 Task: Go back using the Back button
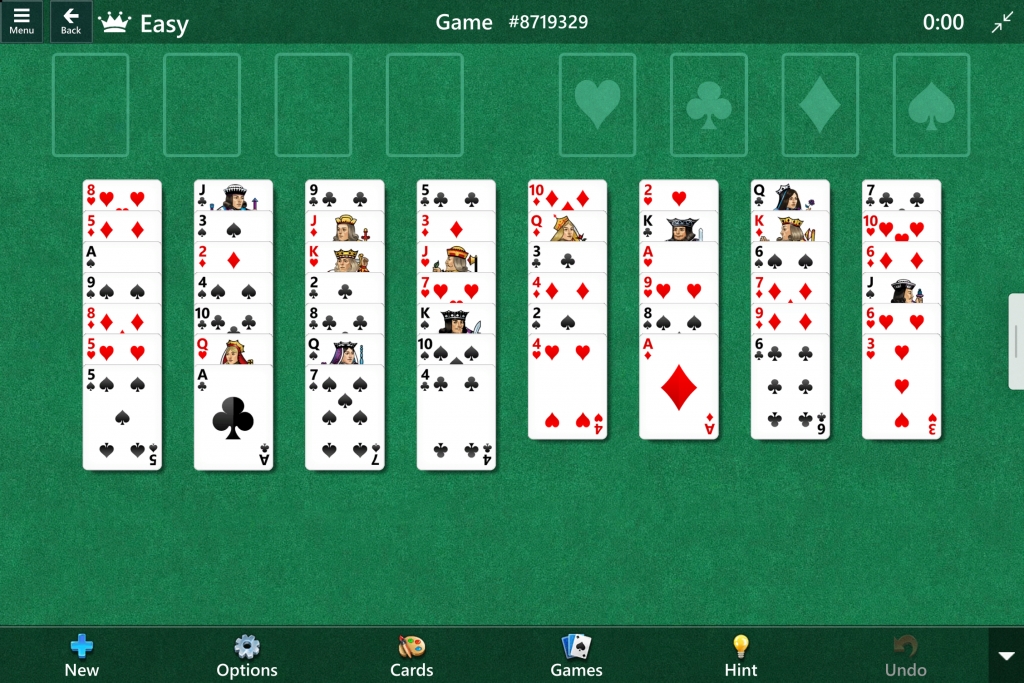pos(71,21)
